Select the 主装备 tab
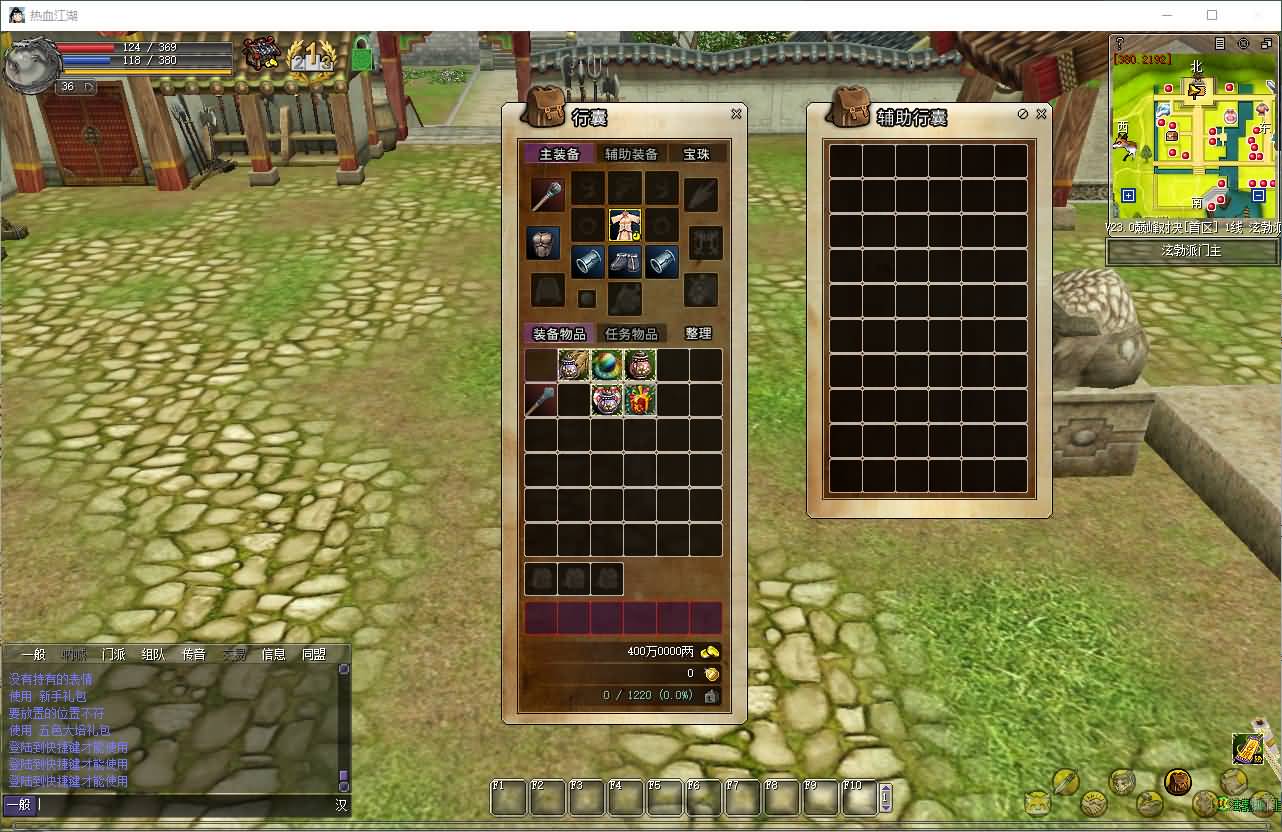 click(x=559, y=154)
